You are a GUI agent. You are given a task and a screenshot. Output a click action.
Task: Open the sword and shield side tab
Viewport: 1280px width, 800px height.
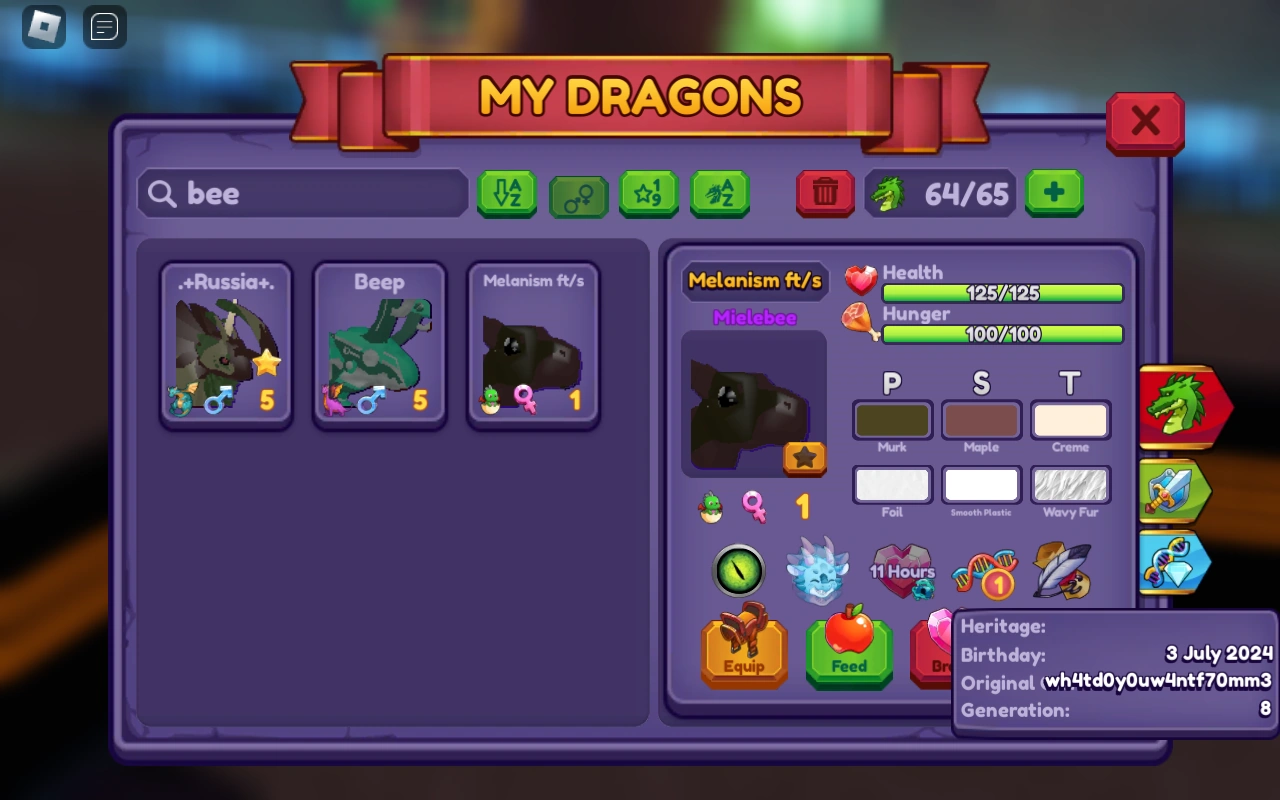[x=1177, y=492]
